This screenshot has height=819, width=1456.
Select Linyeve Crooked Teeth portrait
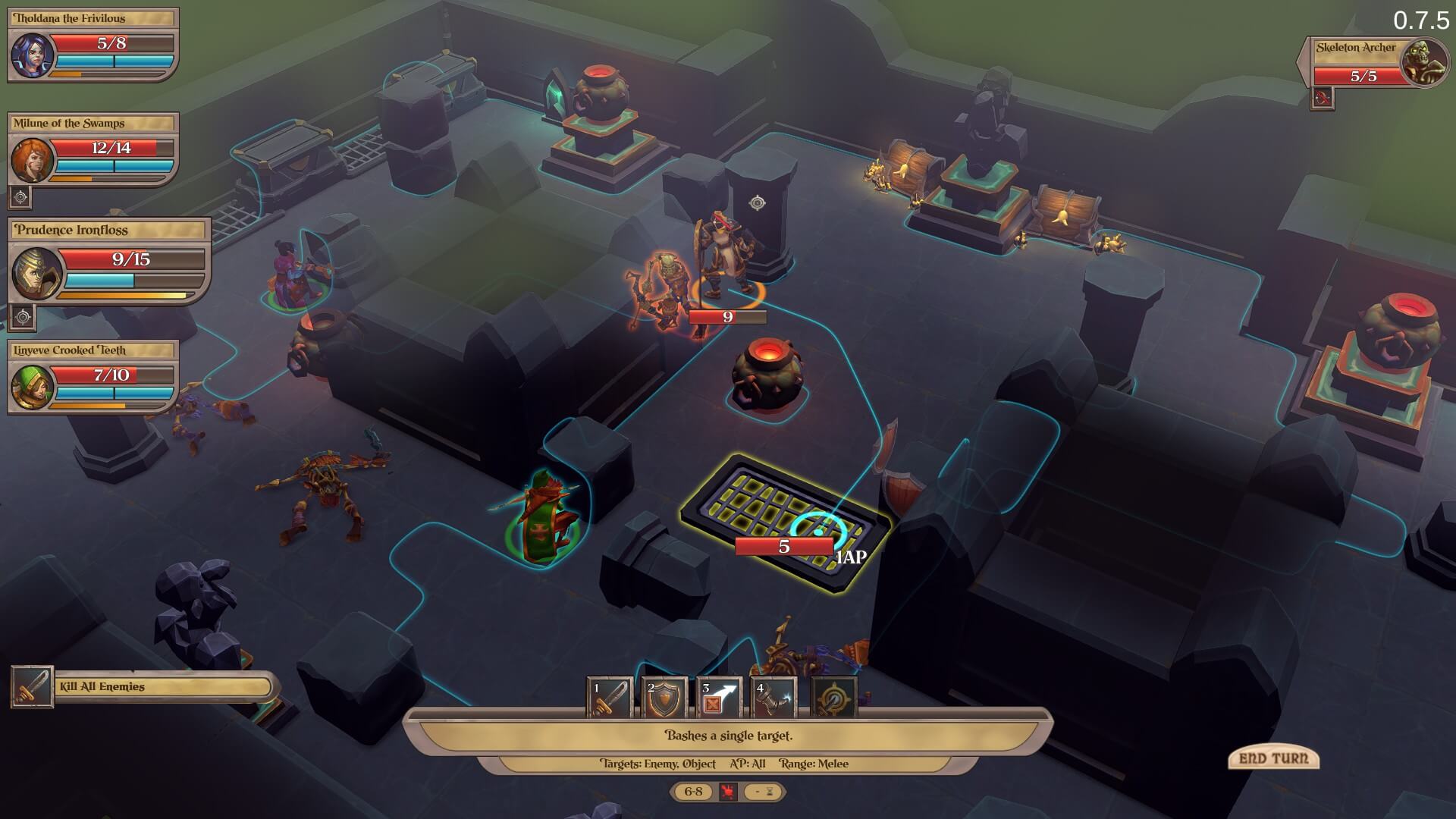[33, 387]
